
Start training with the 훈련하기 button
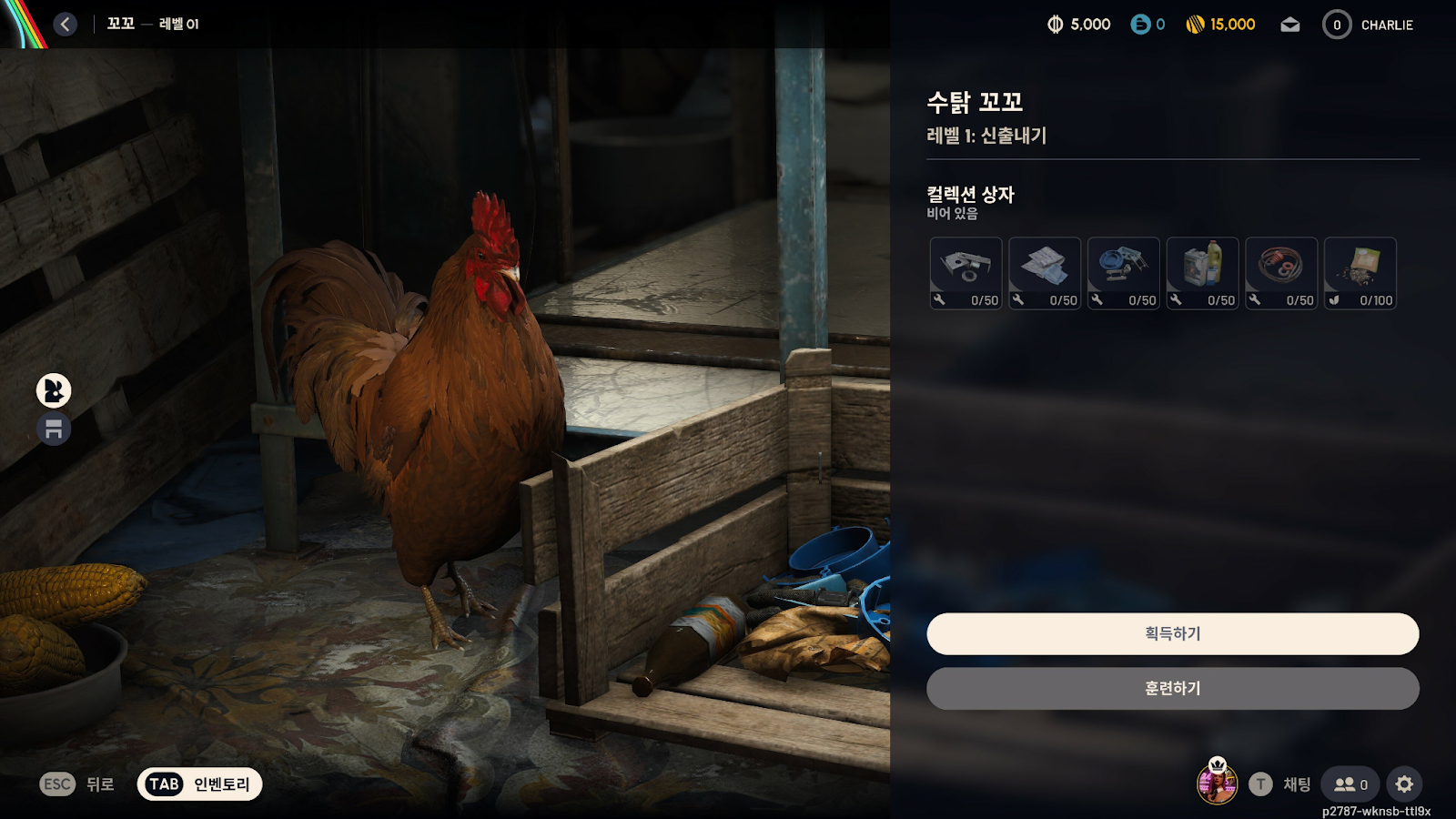click(1172, 689)
